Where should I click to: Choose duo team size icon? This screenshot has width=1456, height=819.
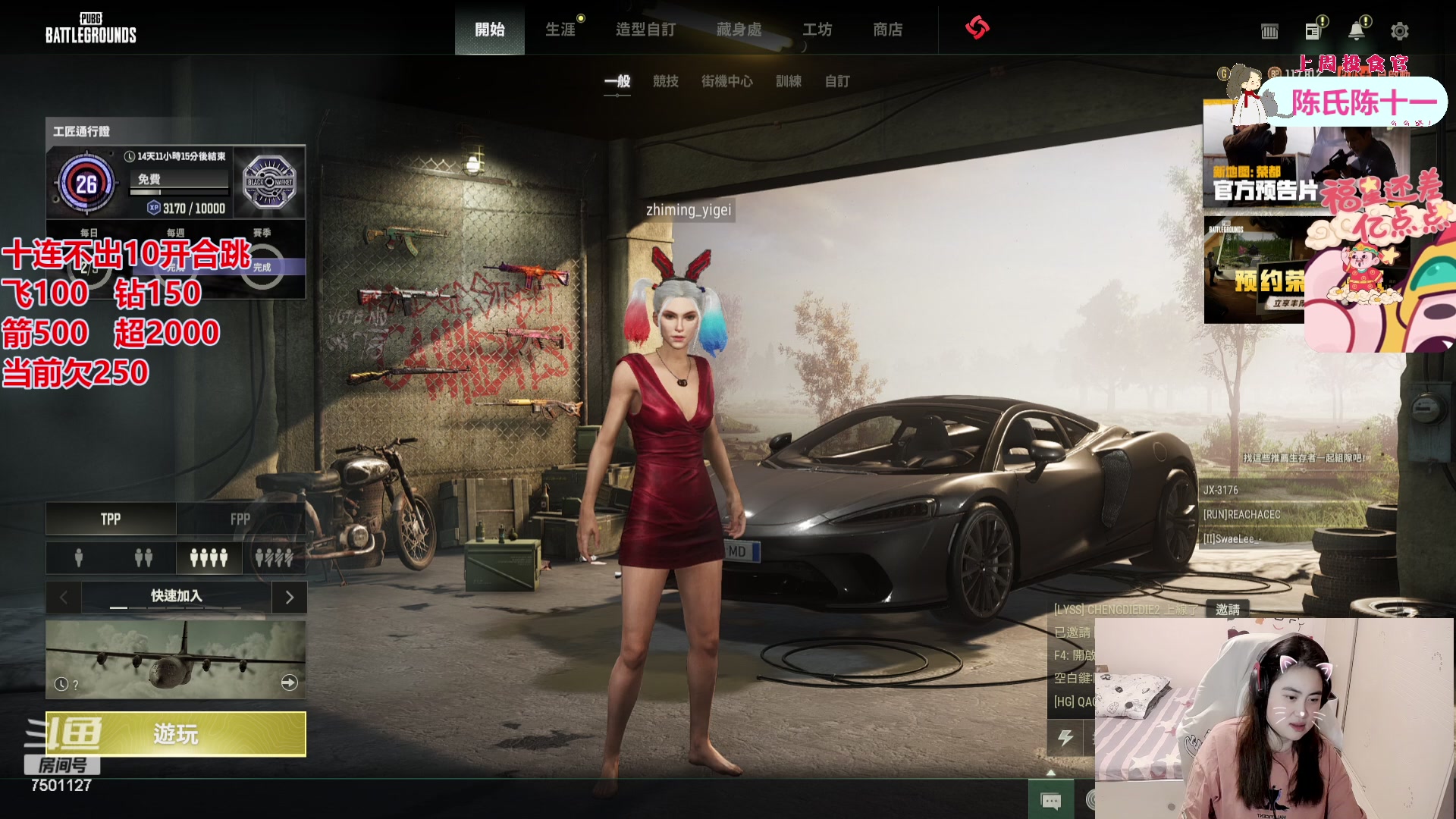[x=143, y=558]
